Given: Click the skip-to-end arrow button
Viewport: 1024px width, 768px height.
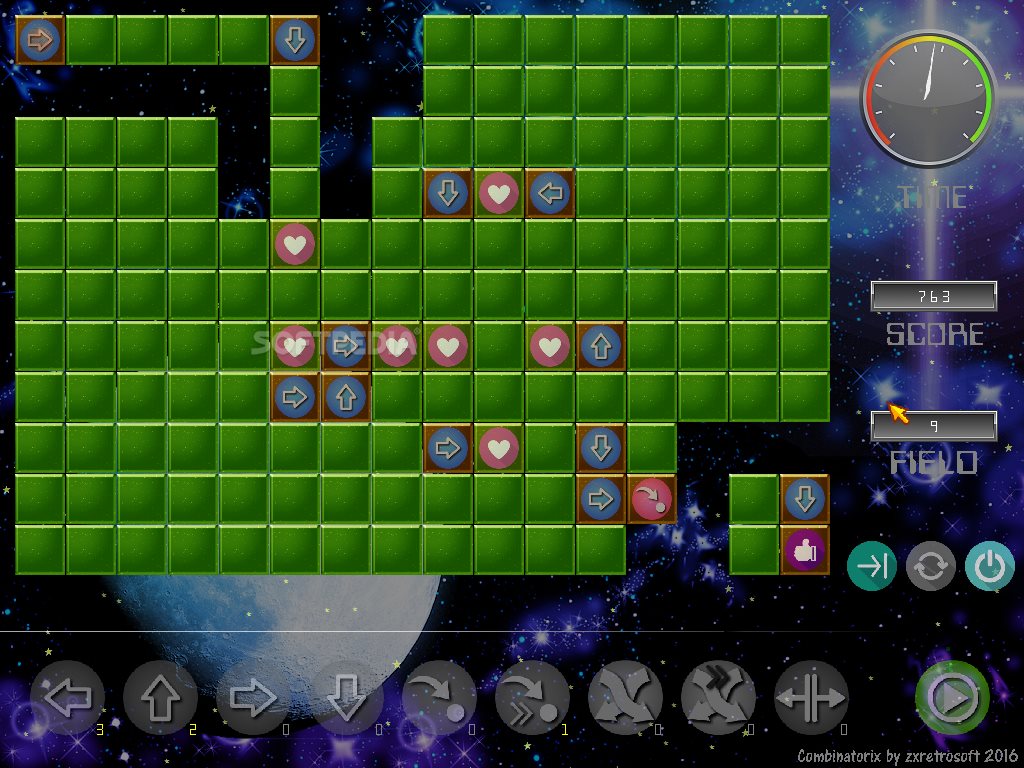Looking at the screenshot, I should pyautogui.click(x=872, y=567).
